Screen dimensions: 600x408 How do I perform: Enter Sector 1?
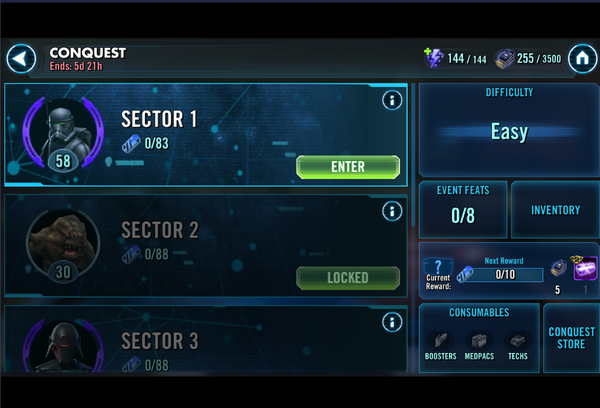tap(348, 167)
